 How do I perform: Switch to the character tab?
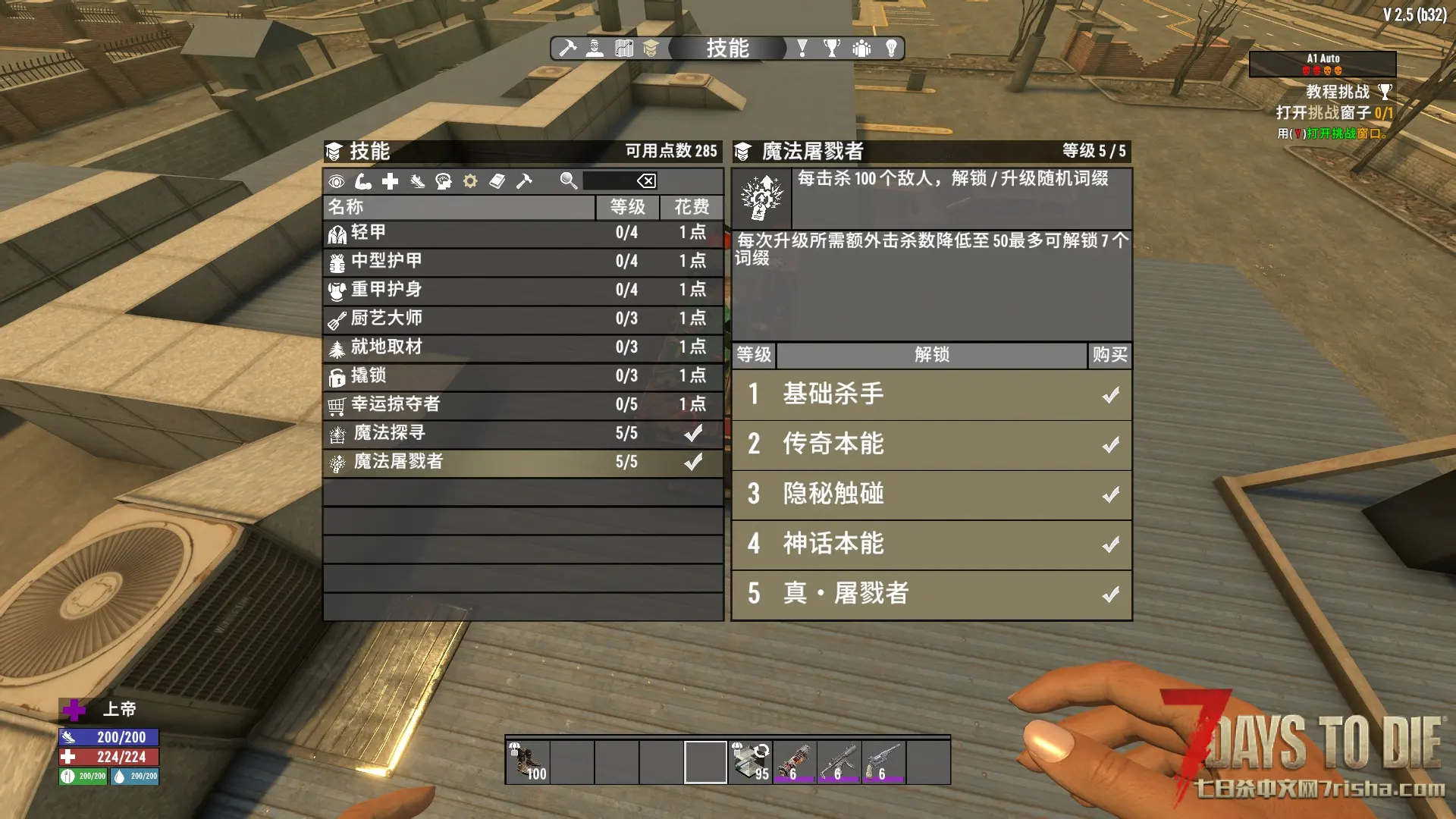coord(595,49)
